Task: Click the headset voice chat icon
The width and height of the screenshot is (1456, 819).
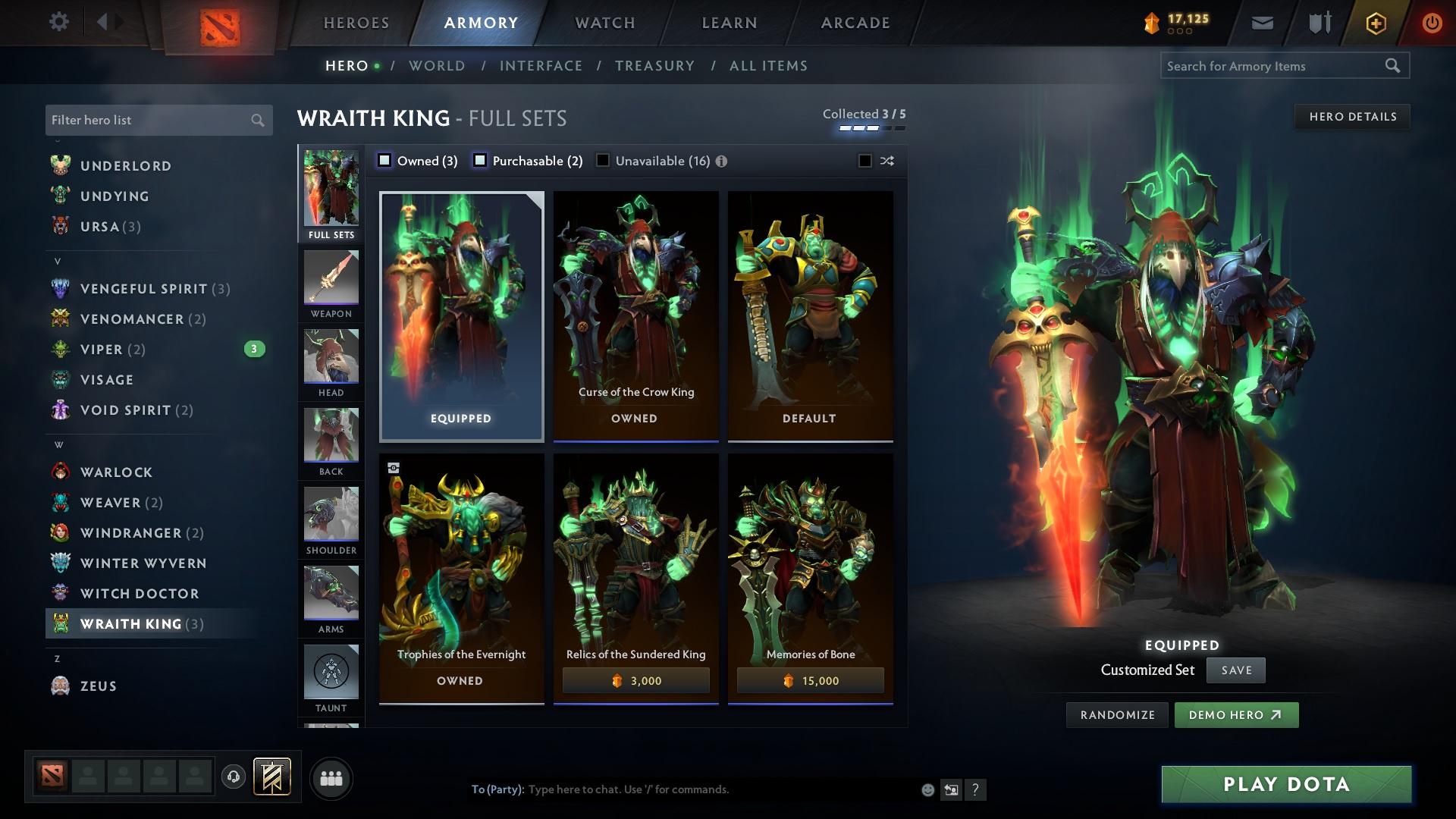Action: click(x=232, y=777)
